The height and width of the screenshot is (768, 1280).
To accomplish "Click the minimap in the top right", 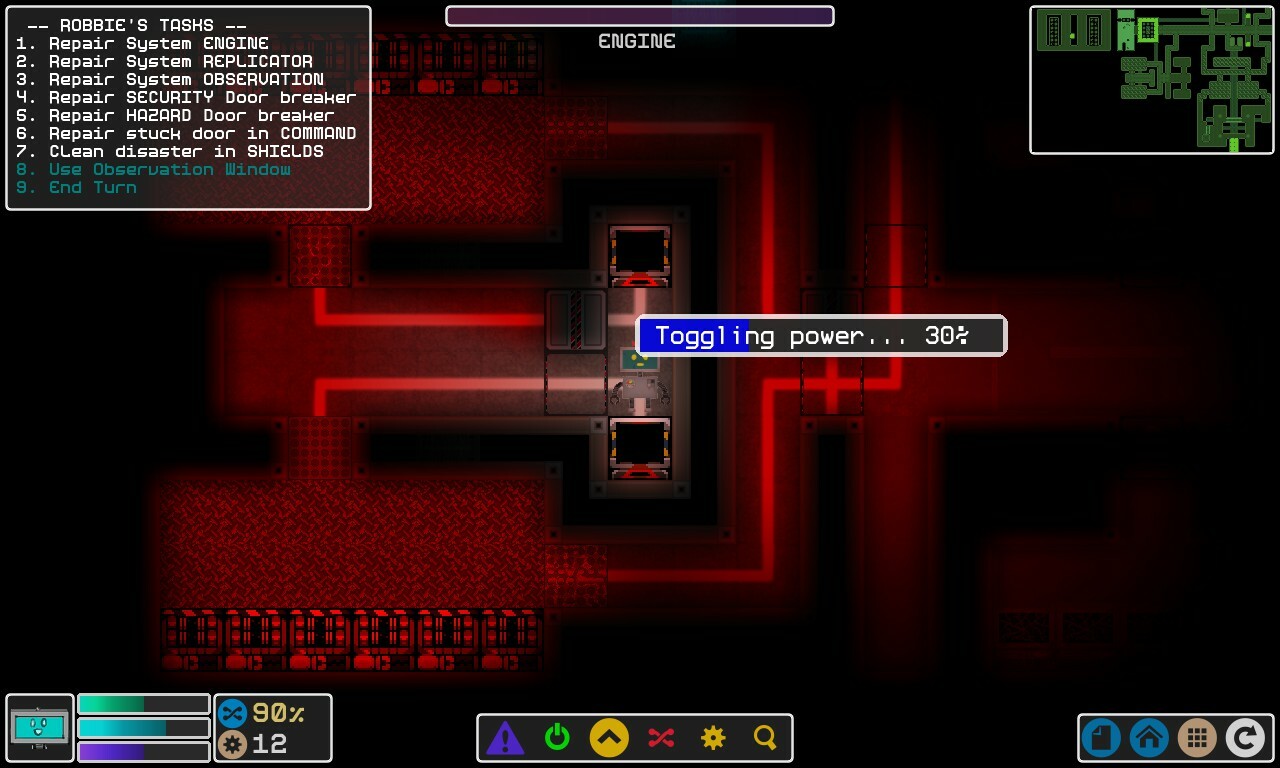I will pos(1152,79).
